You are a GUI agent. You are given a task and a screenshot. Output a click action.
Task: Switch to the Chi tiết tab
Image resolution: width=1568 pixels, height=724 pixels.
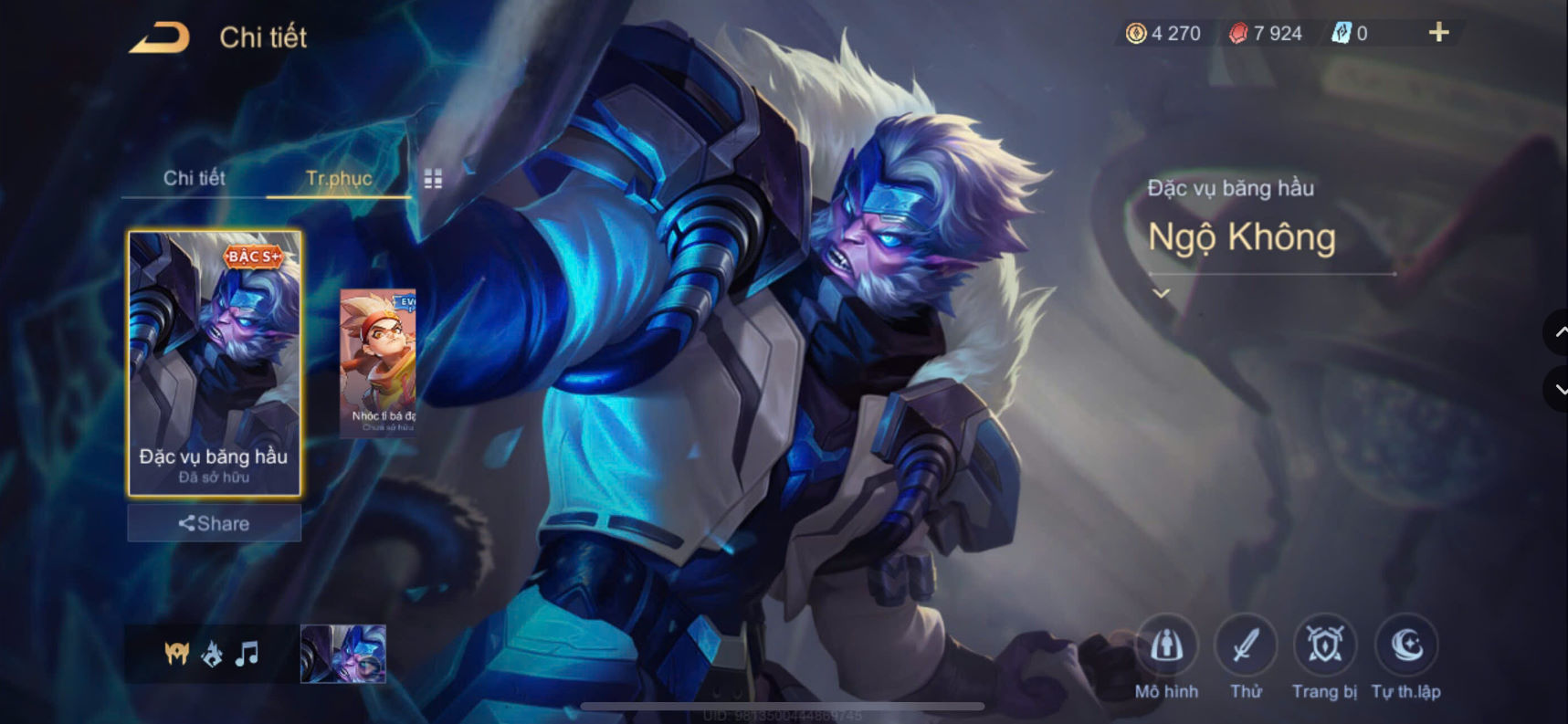click(194, 179)
